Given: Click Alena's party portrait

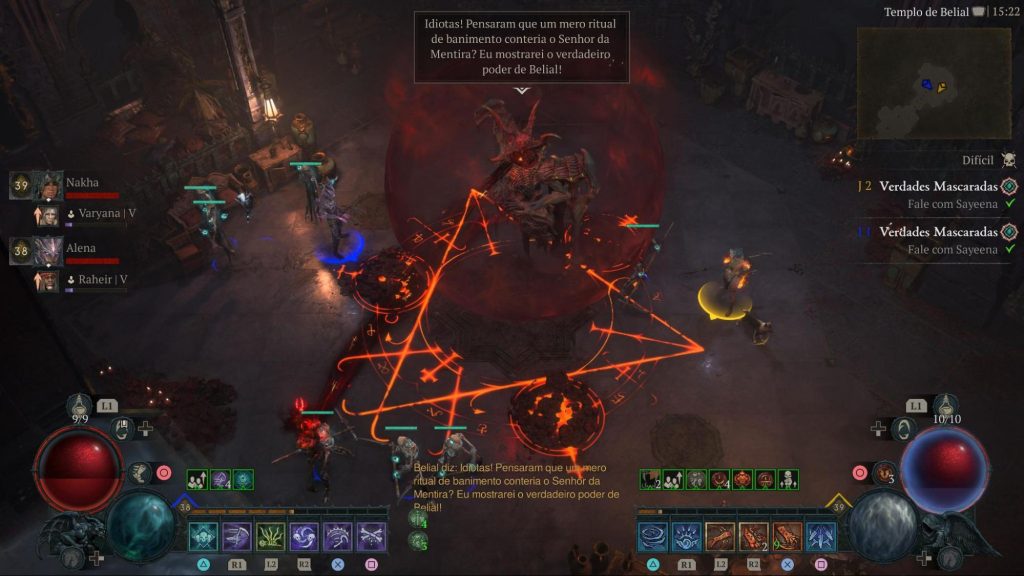Looking at the screenshot, I should tap(47, 250).
